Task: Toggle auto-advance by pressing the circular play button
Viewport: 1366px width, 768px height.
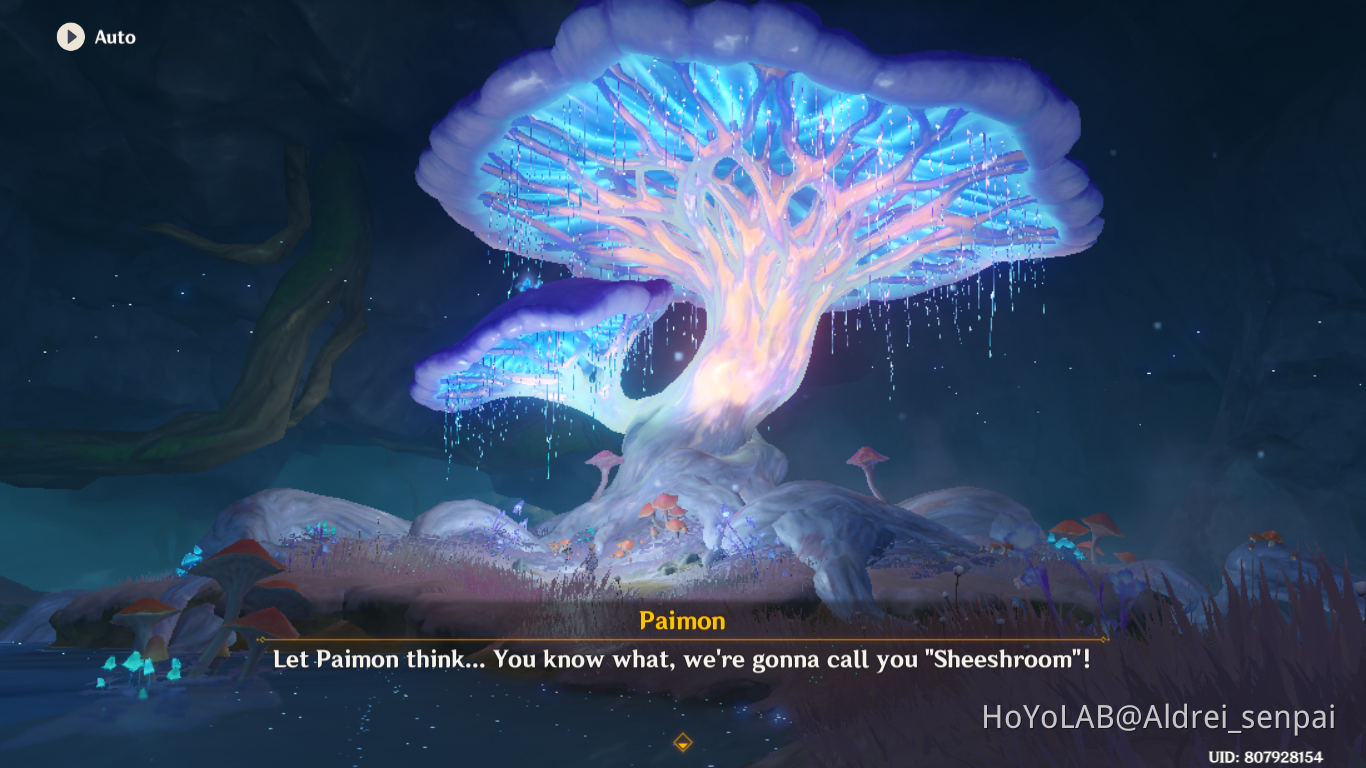Action: [68, 38]
